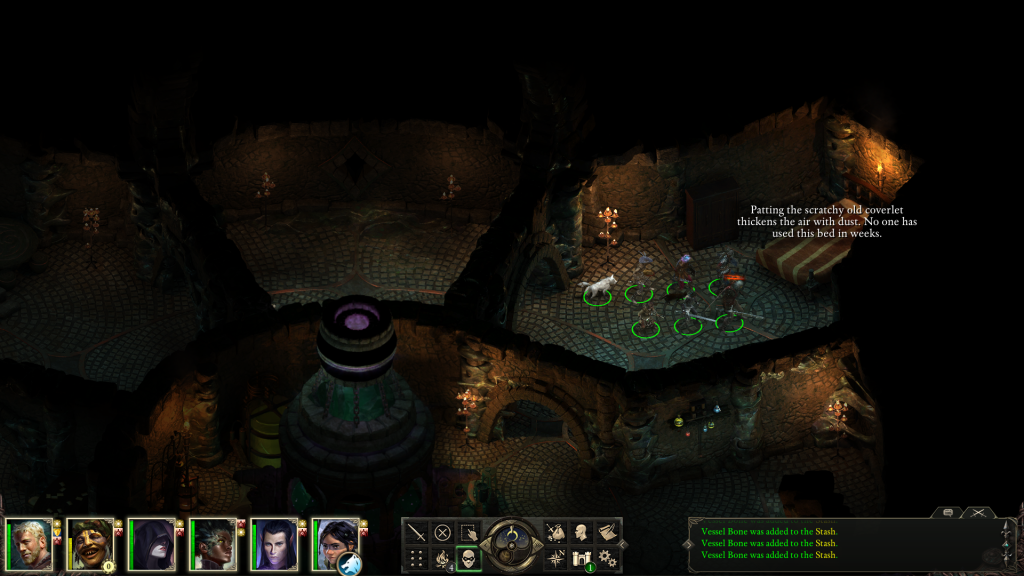Open the character sheet head icon
Screen dimensions: 1024x576
581,532
